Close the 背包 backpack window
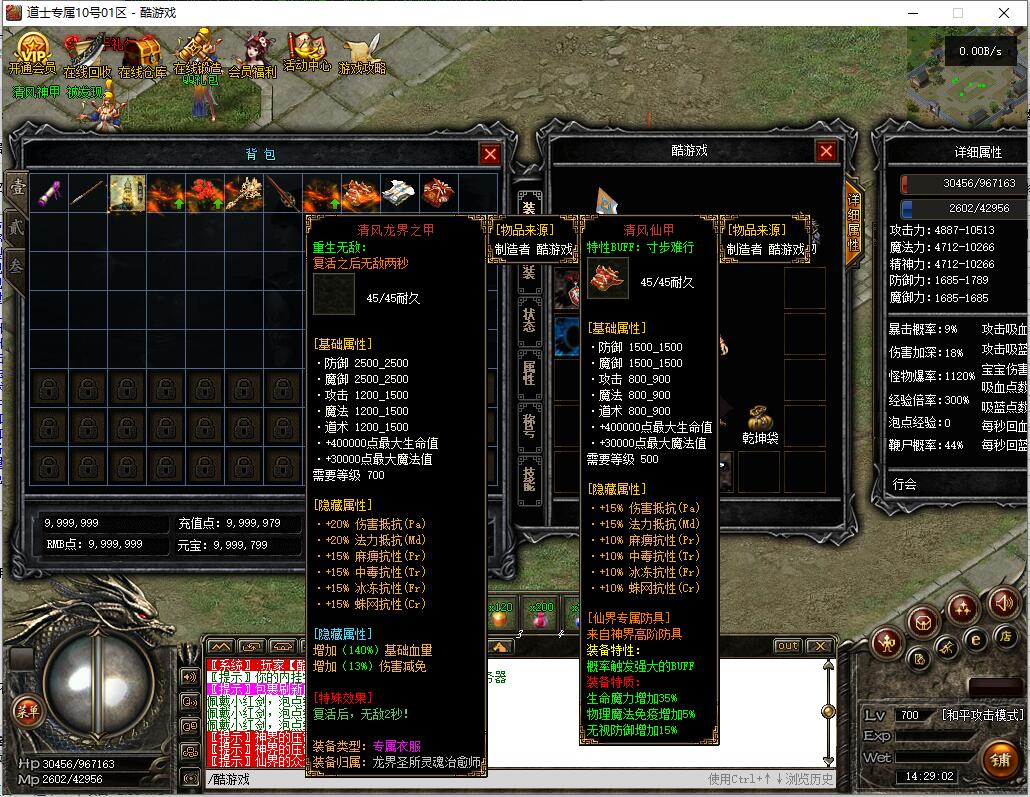This screenshot has width=1030, height=797. (490, 154)
